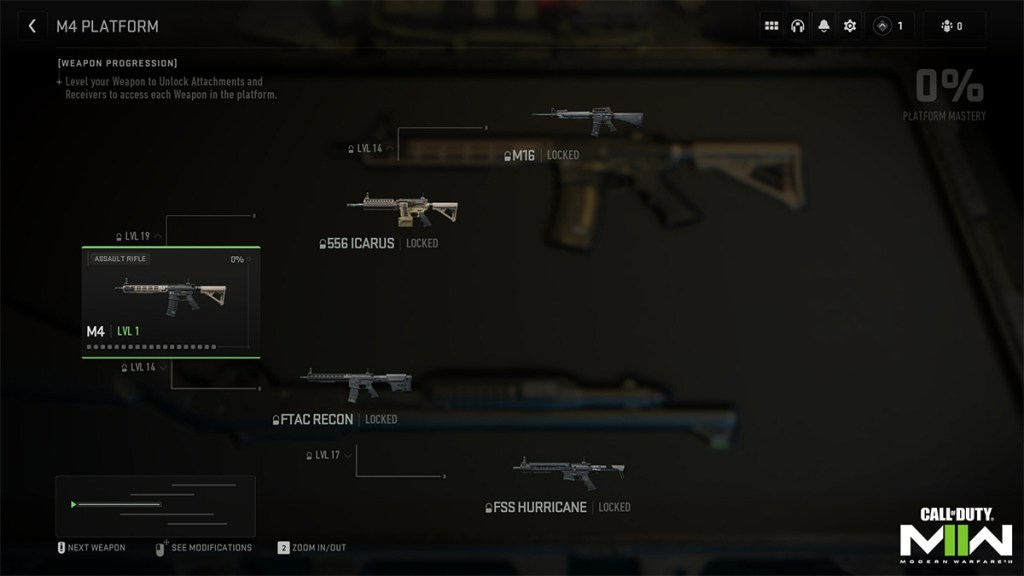Open settings via the gear icon
Viewport: 1024px width, 576px height.
click(x=850, y=26)
